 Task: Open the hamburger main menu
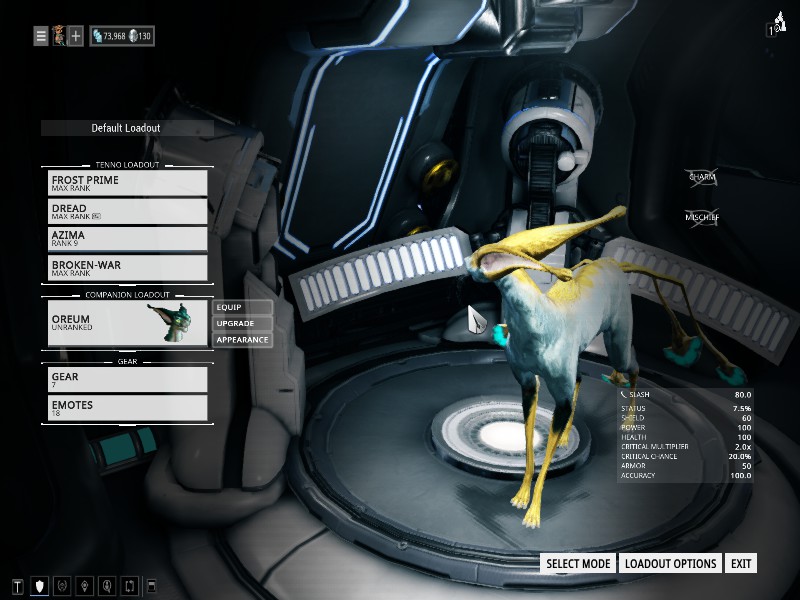tap(41, 37)
